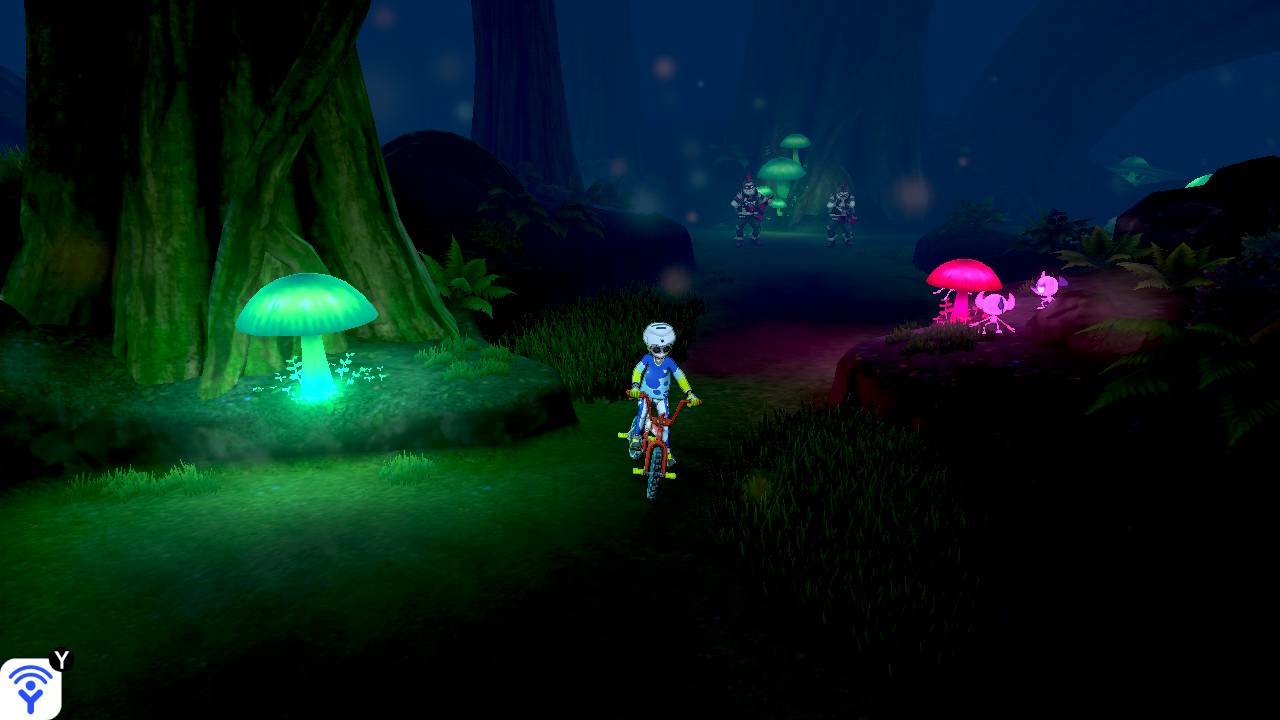Open the Y-Comm wireless icon
This screenshot has height=720, width=1280.
point(31,688)
